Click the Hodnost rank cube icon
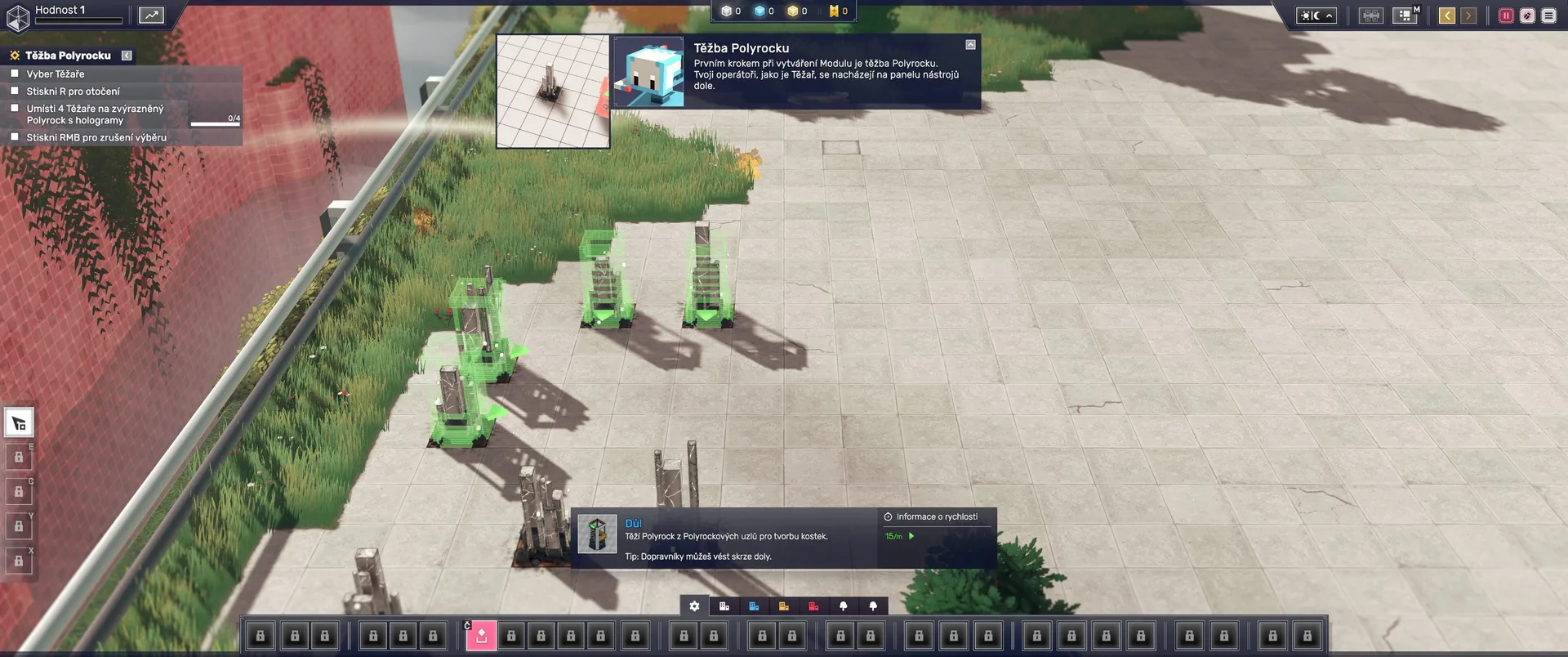This screenshot has width=1568, height=657. pos(18,18)
